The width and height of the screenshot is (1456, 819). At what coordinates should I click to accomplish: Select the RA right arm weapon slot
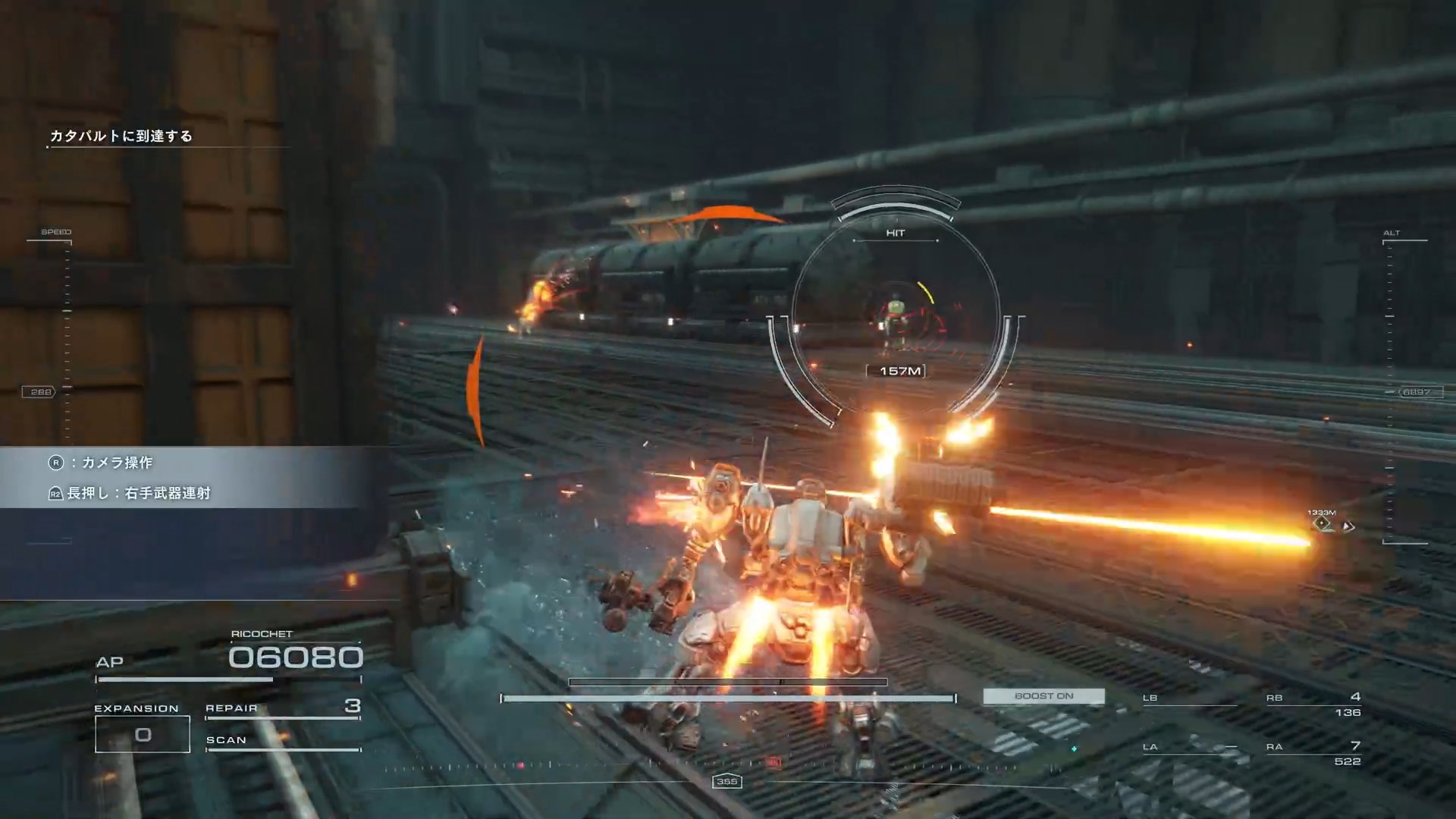click(1313, 754)
